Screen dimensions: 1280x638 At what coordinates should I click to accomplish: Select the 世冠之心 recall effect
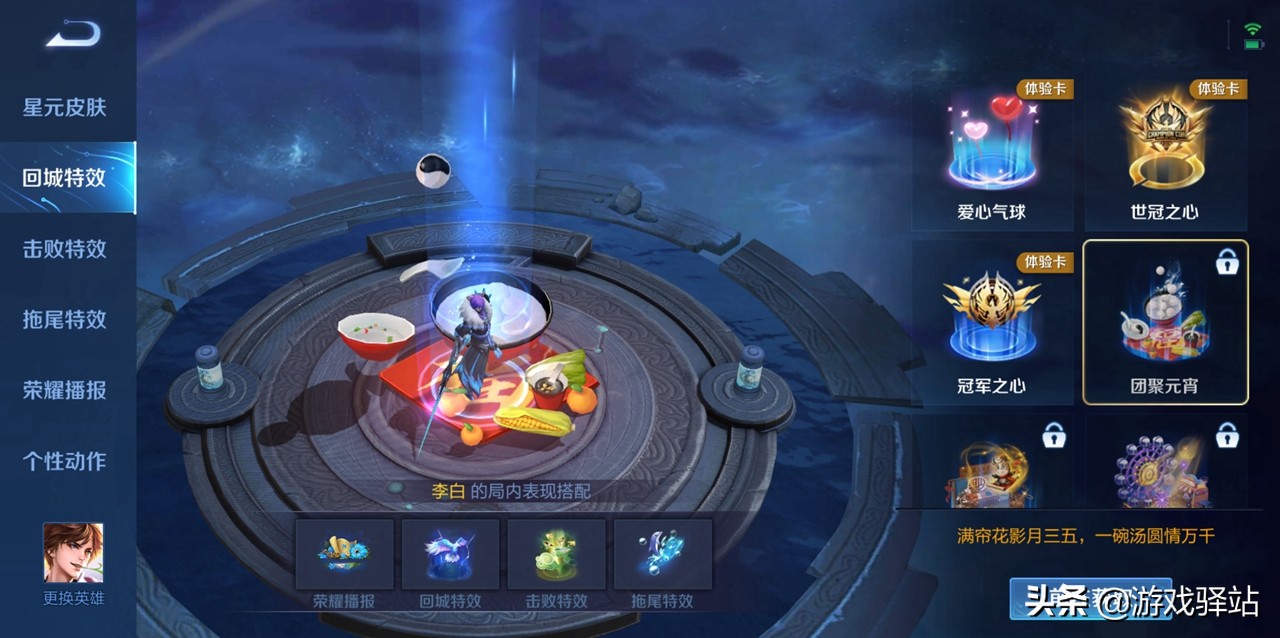pyautogui.click(x=1165, y=153)
